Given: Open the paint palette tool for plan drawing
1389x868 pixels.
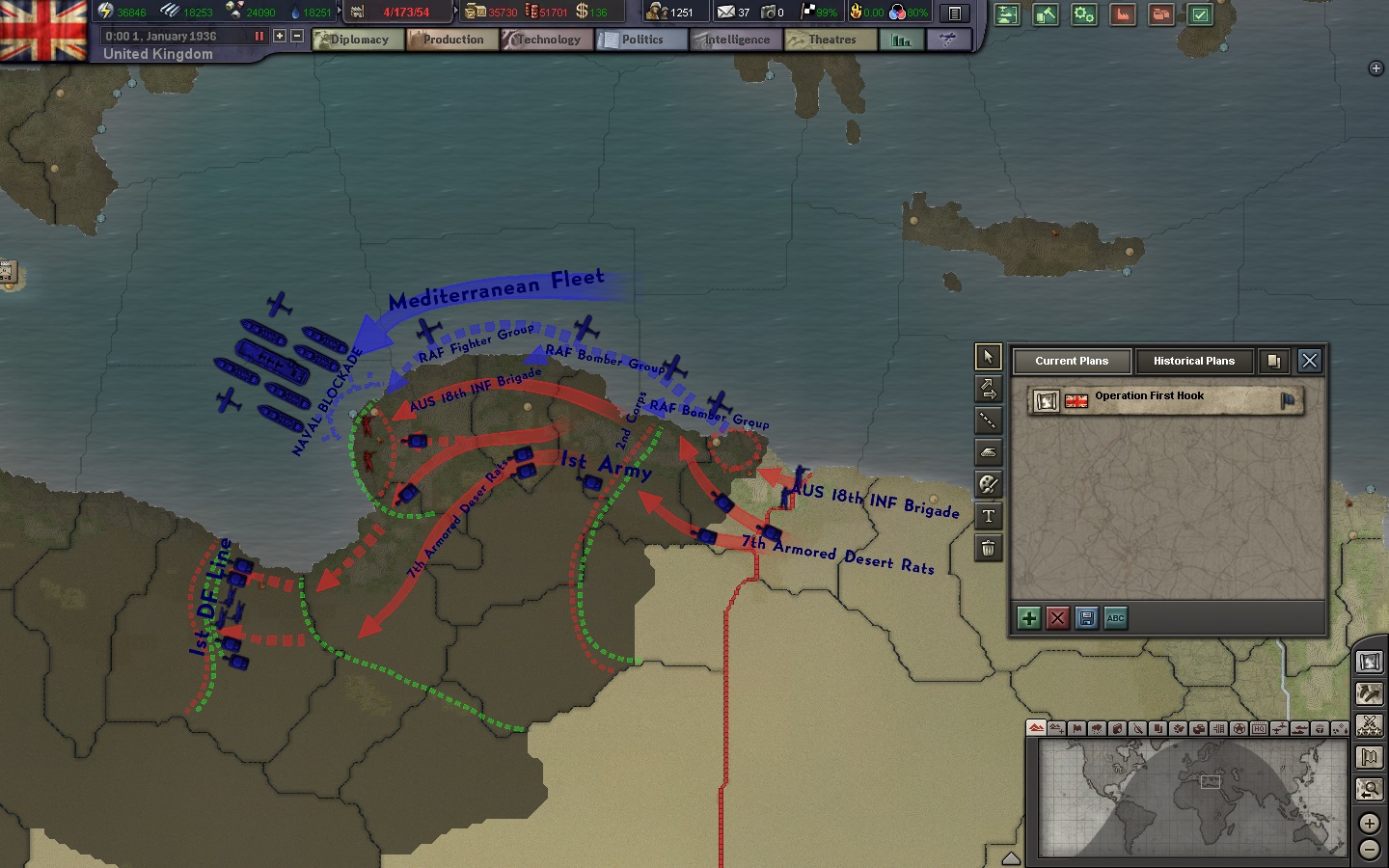Looking at the screenshot, I should point(988,484).
